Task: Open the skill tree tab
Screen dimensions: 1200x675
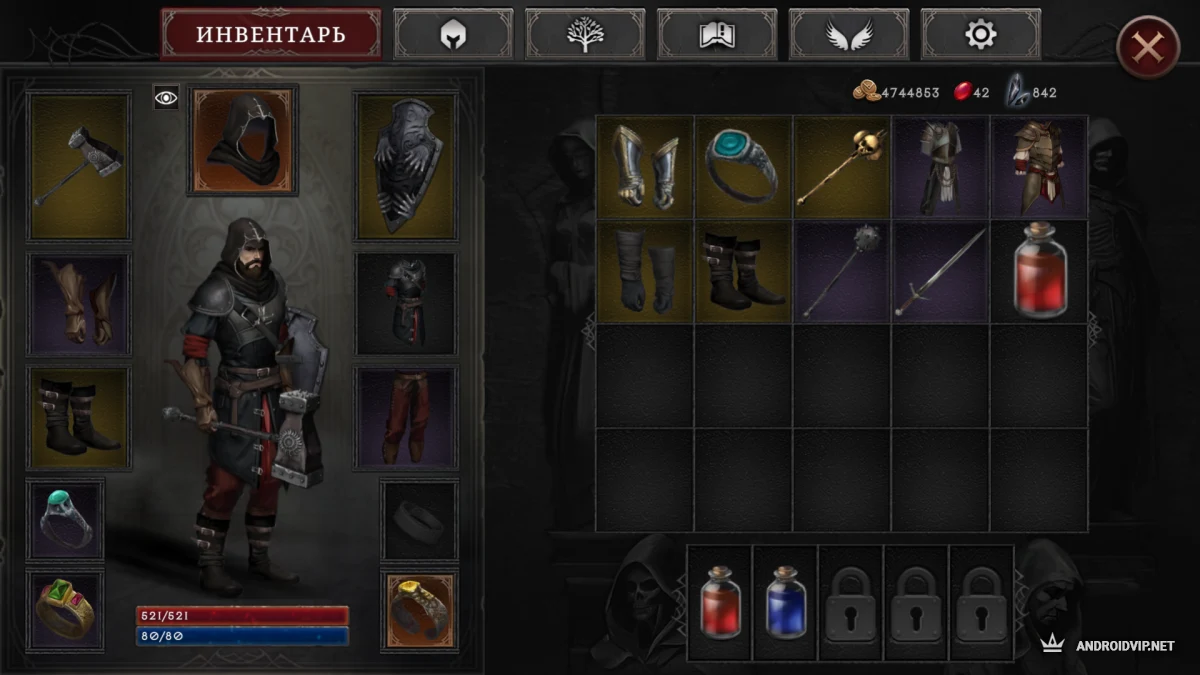Action: click(585, 35)
